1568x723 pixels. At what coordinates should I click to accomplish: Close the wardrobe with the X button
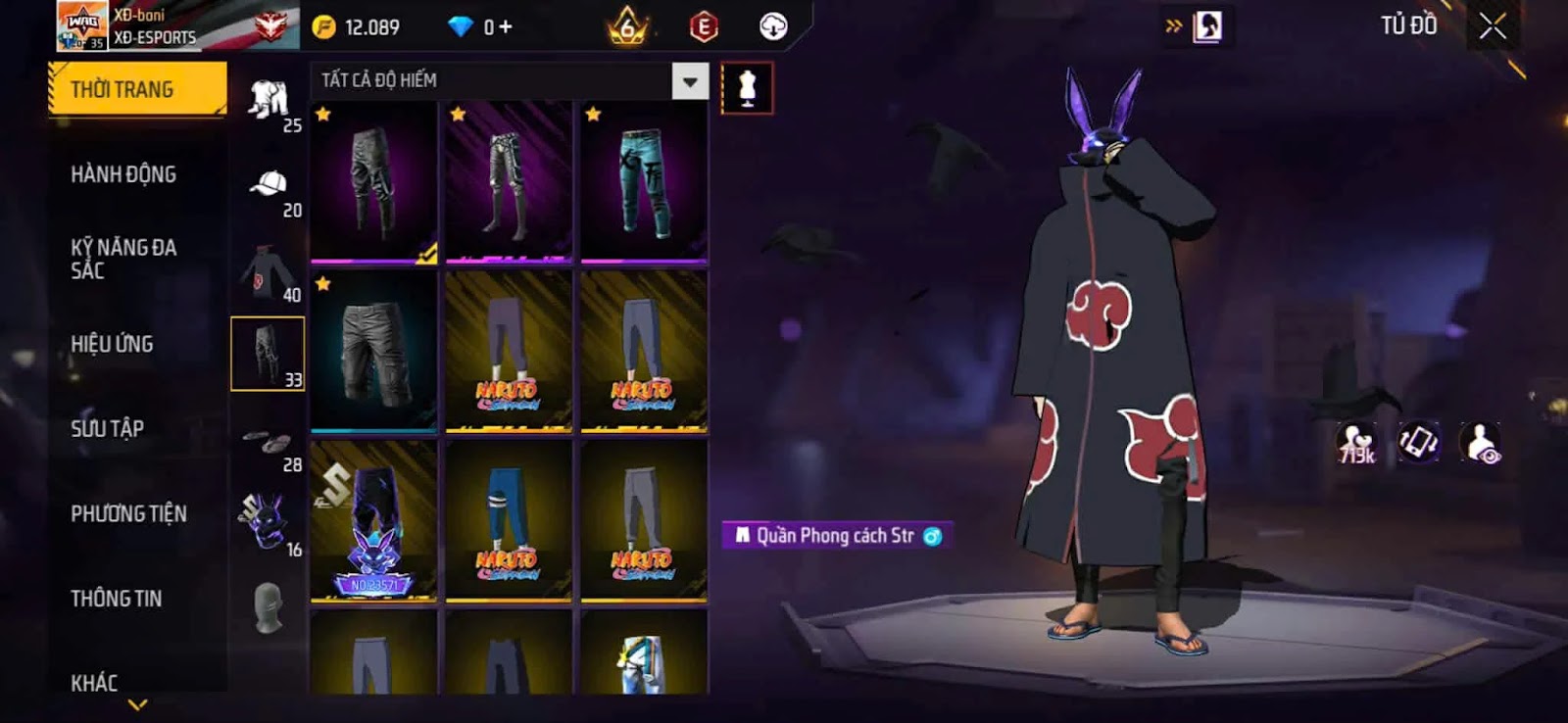click(1493, 26)
